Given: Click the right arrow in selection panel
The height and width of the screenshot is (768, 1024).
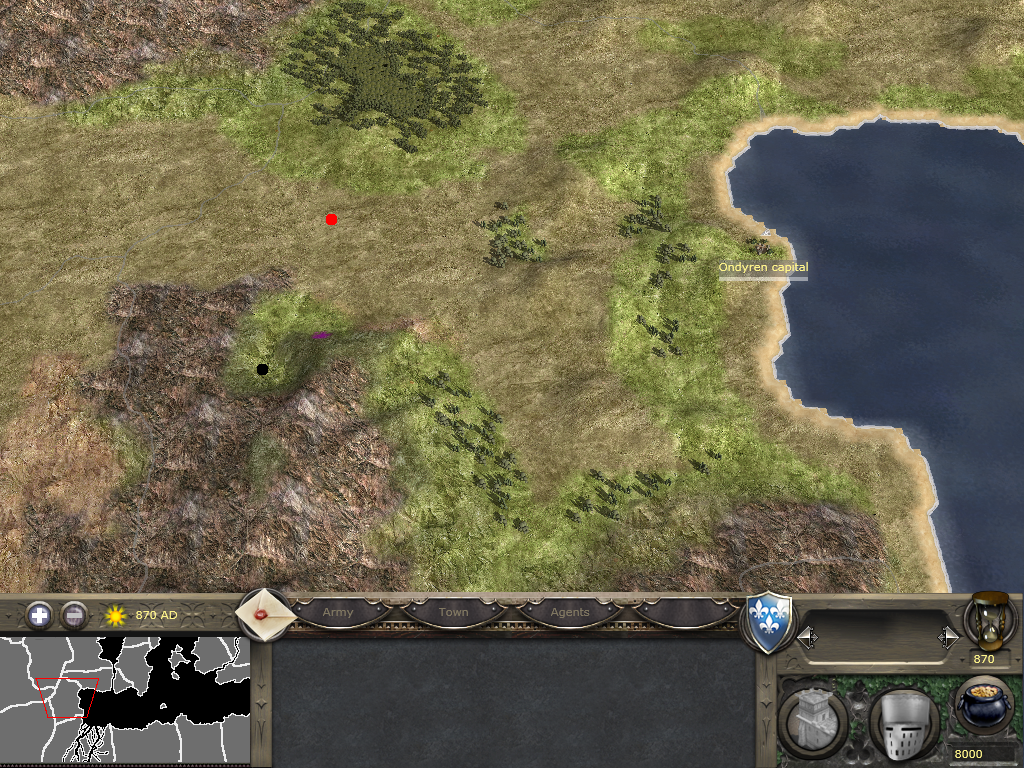Looking at the screenshot, I should (948, 636).
